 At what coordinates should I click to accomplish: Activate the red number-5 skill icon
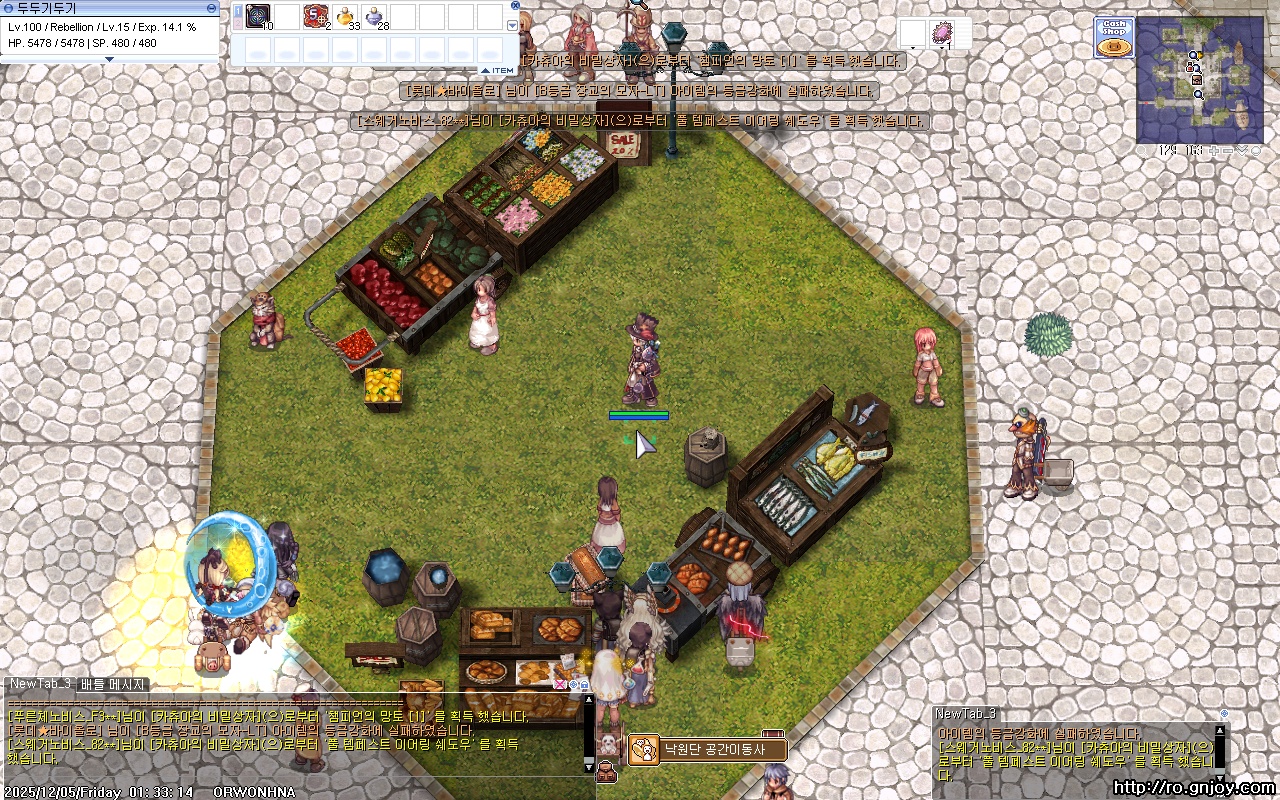coord(316,16)
